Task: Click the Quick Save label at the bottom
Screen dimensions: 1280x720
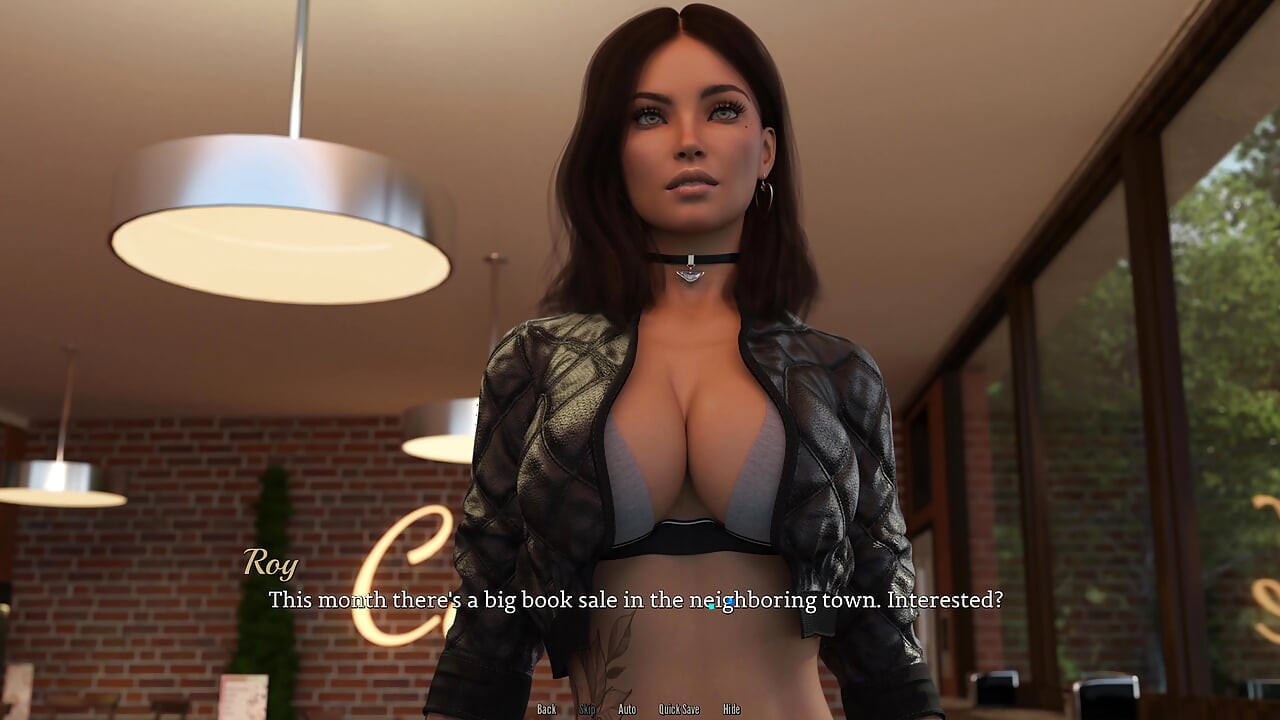Action: coord(679,708)
